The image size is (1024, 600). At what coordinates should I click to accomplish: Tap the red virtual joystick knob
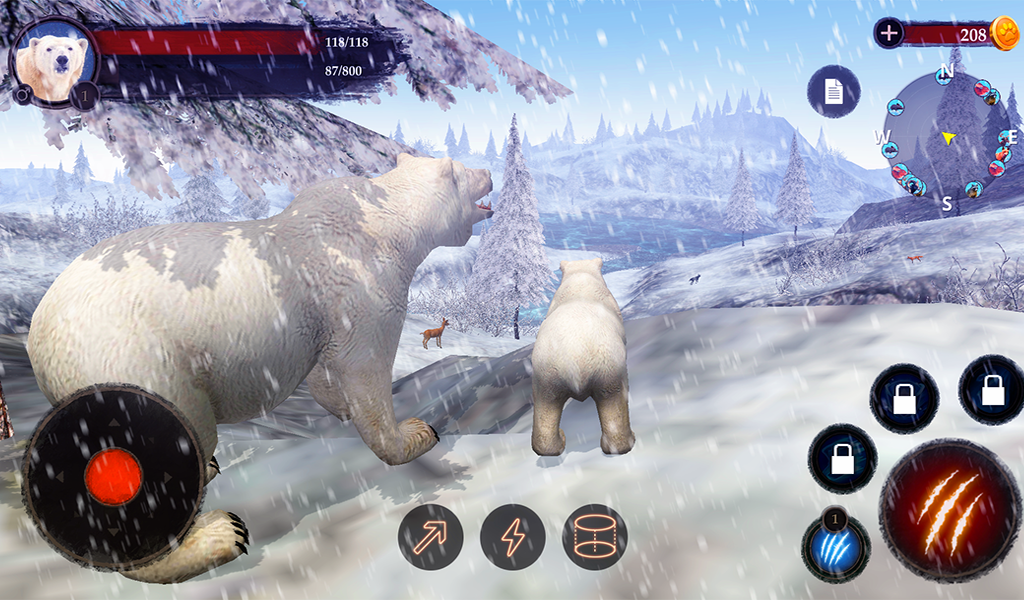click(113, 476)
